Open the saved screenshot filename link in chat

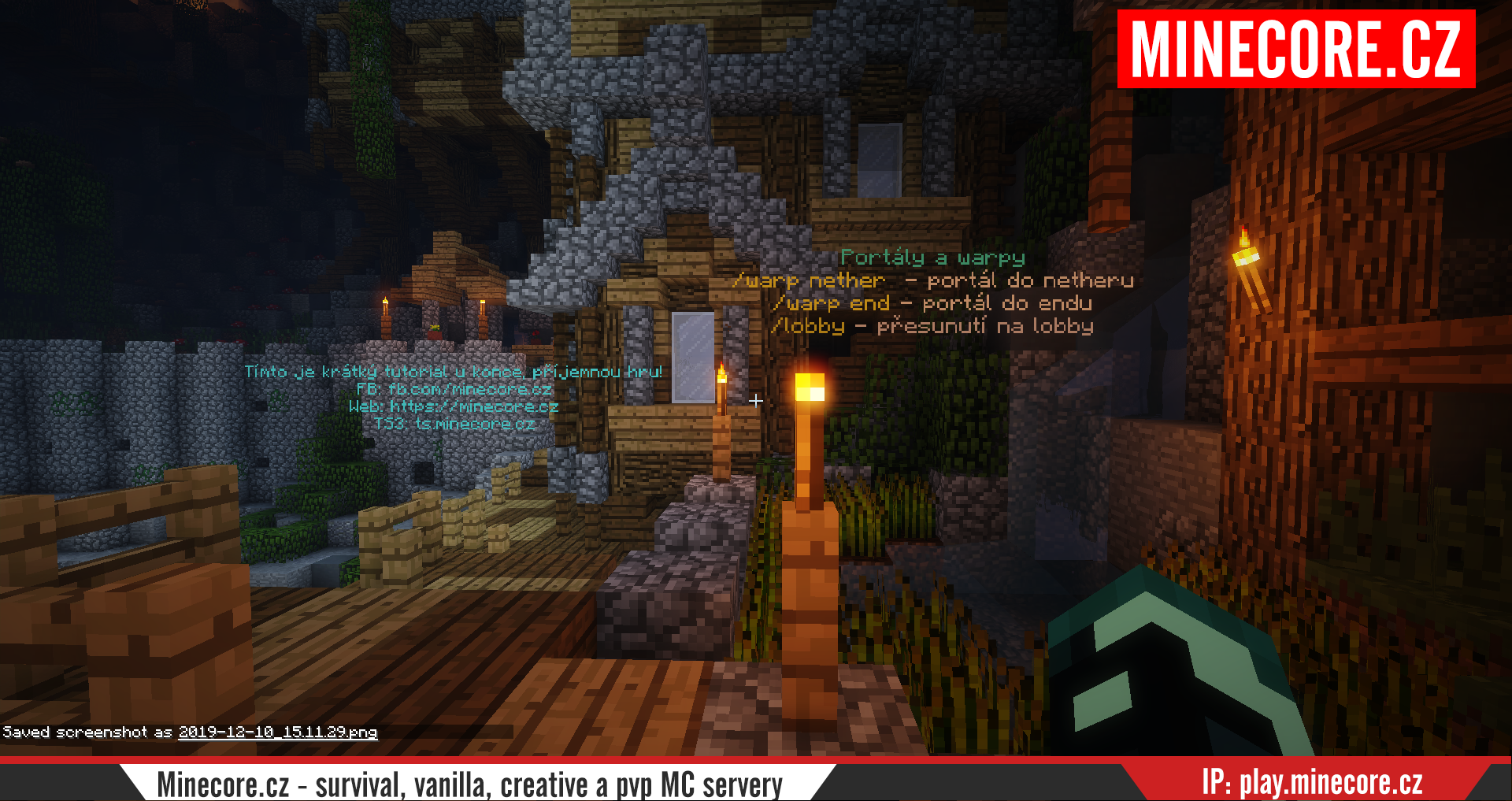pos(277,732)
